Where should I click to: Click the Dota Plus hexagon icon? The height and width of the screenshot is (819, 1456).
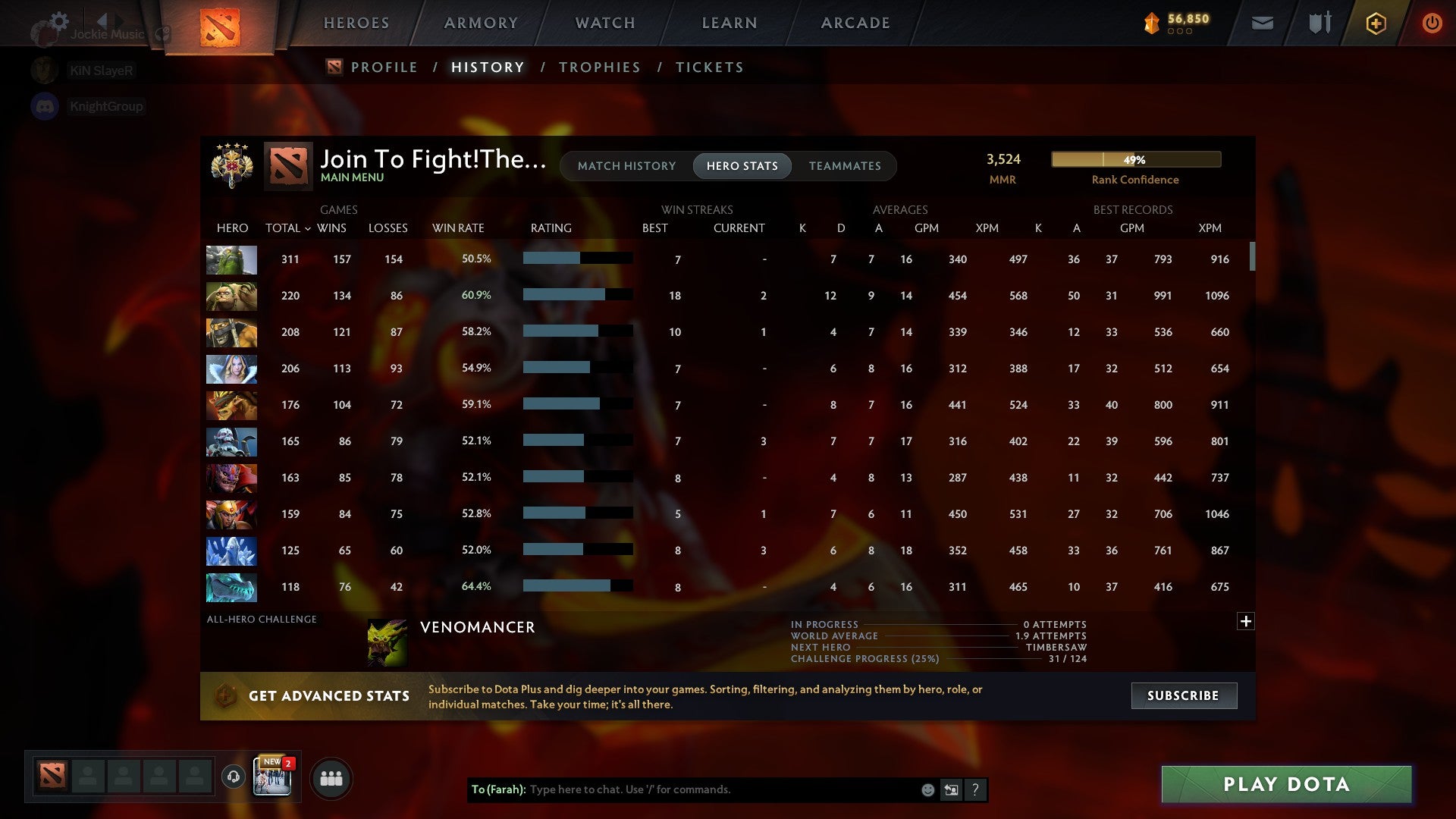coord(1375,23)
